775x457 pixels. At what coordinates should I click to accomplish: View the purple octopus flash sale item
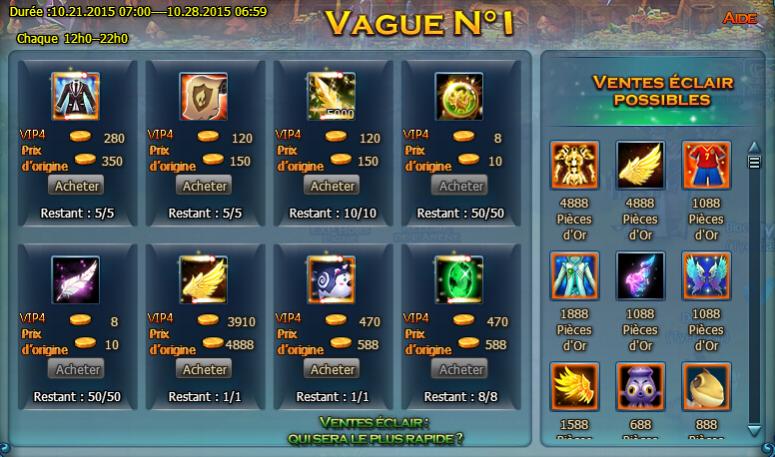point(641,387)
